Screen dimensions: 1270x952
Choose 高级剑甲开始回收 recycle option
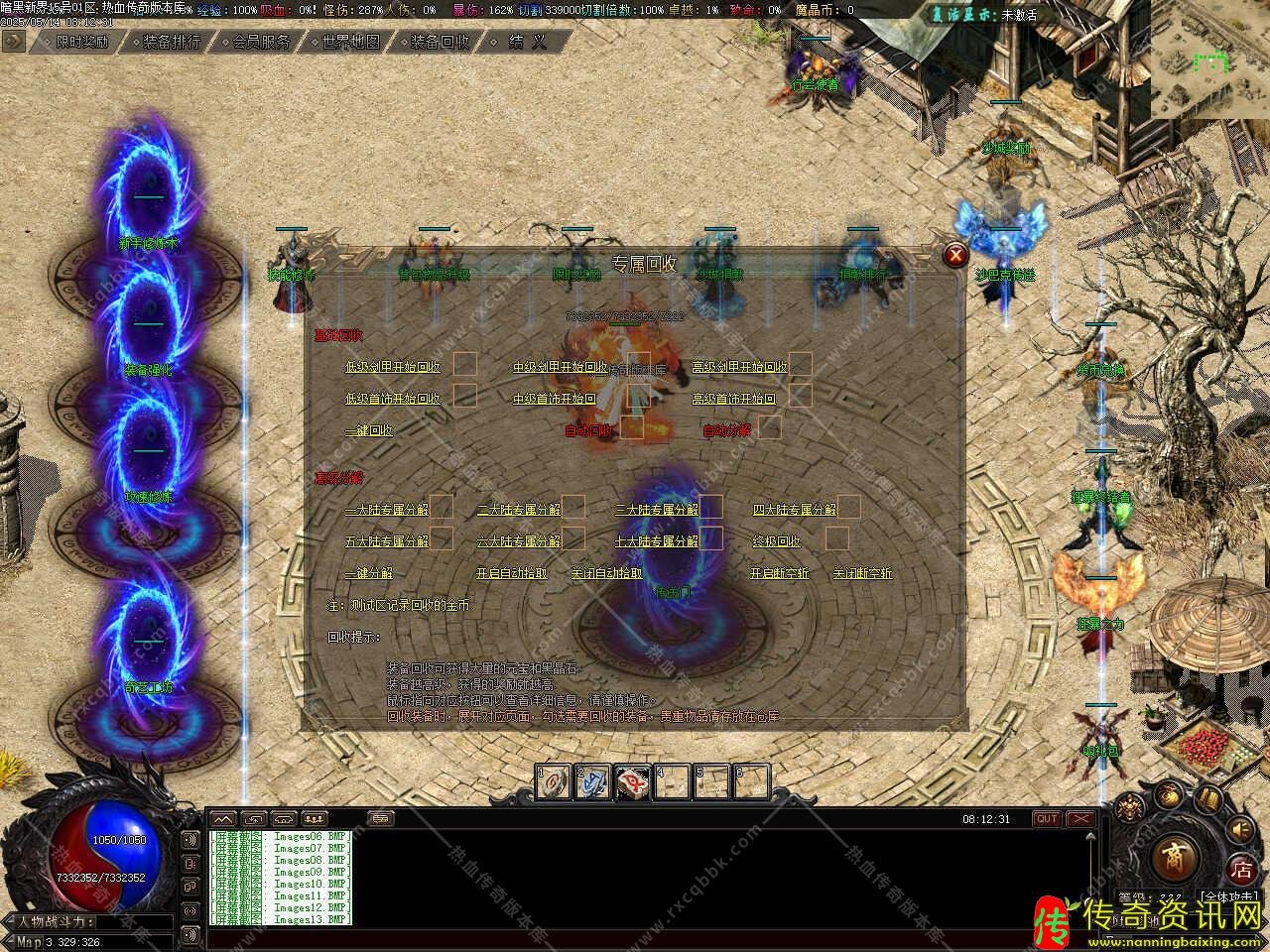click(x=739, y=367)
